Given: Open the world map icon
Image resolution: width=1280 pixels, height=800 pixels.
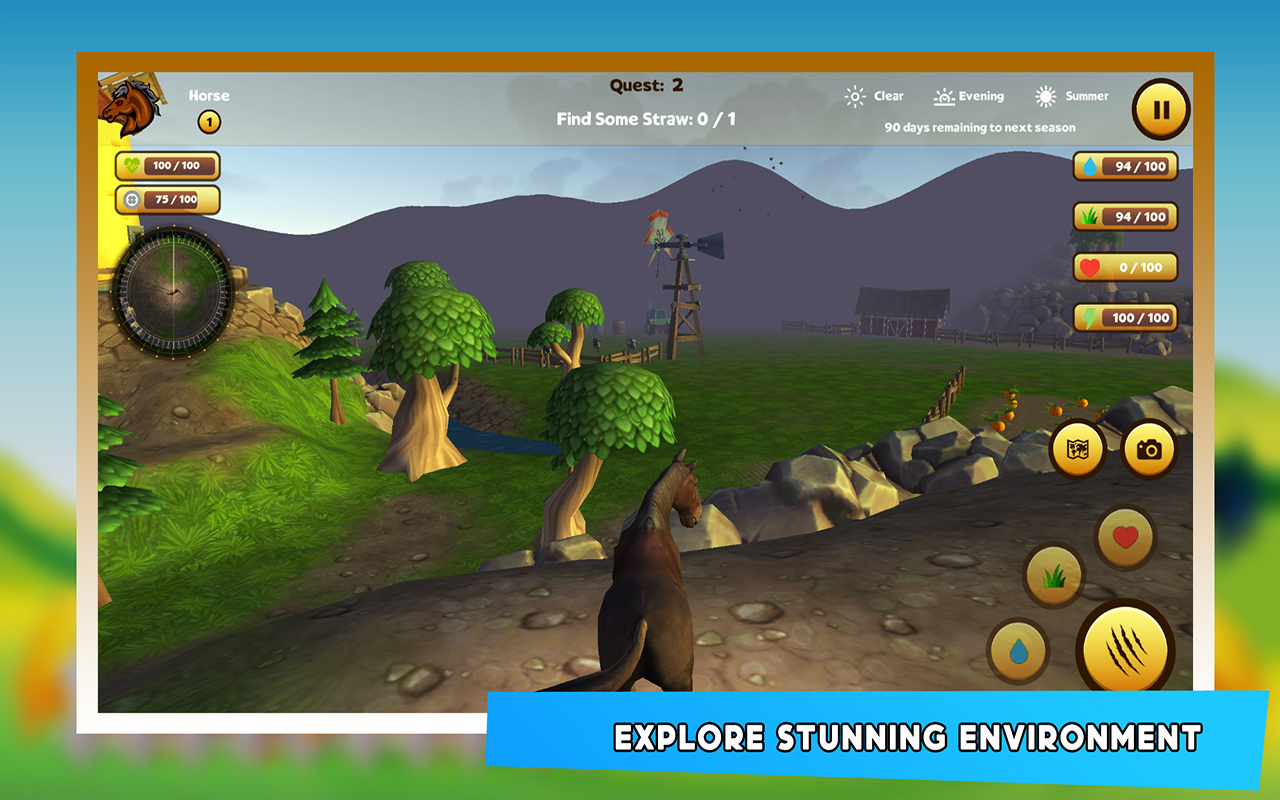Looking at the screenshot, I should click(x=1077, y=450).
